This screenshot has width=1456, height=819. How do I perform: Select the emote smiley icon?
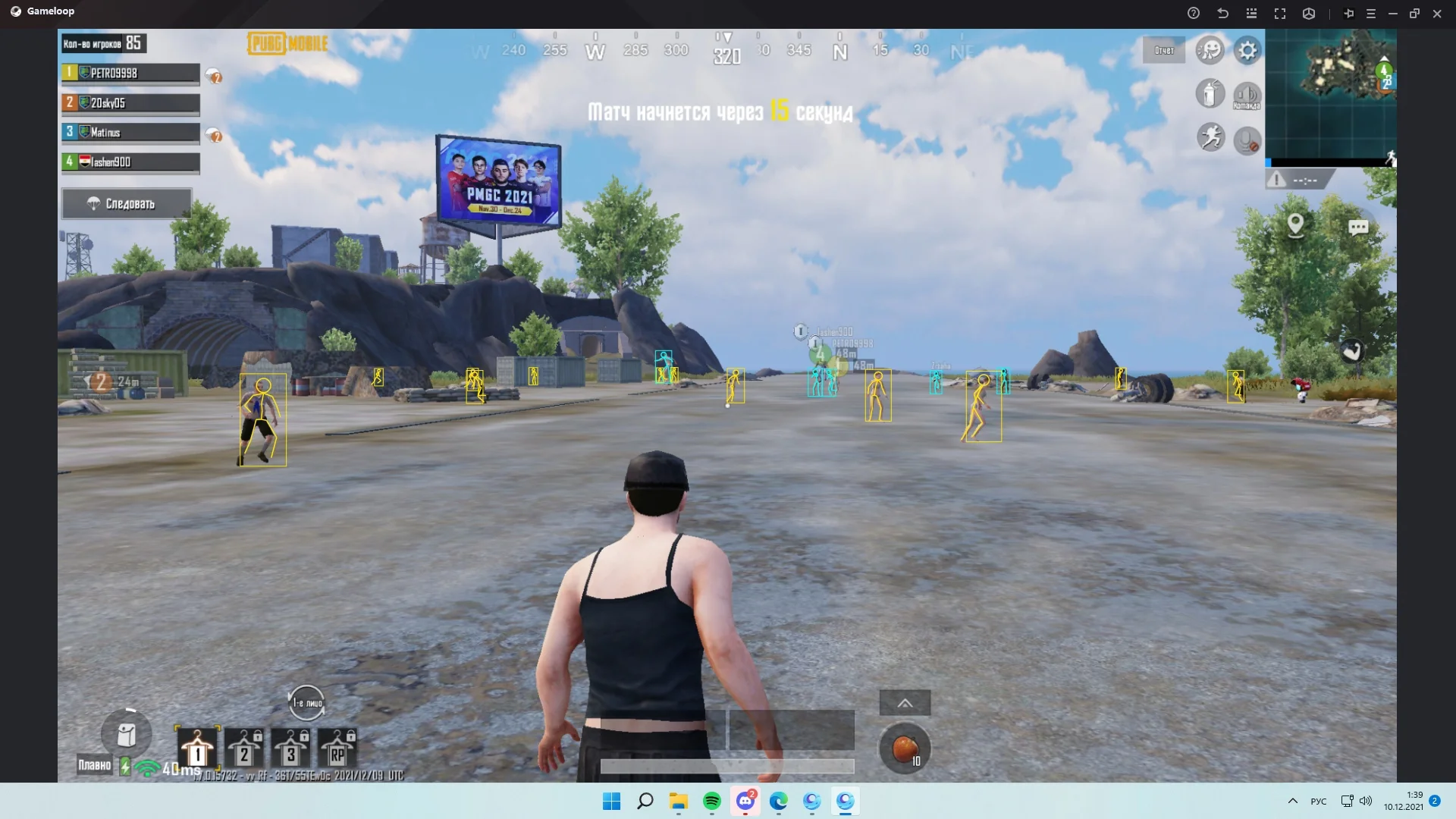(1211, 50)
